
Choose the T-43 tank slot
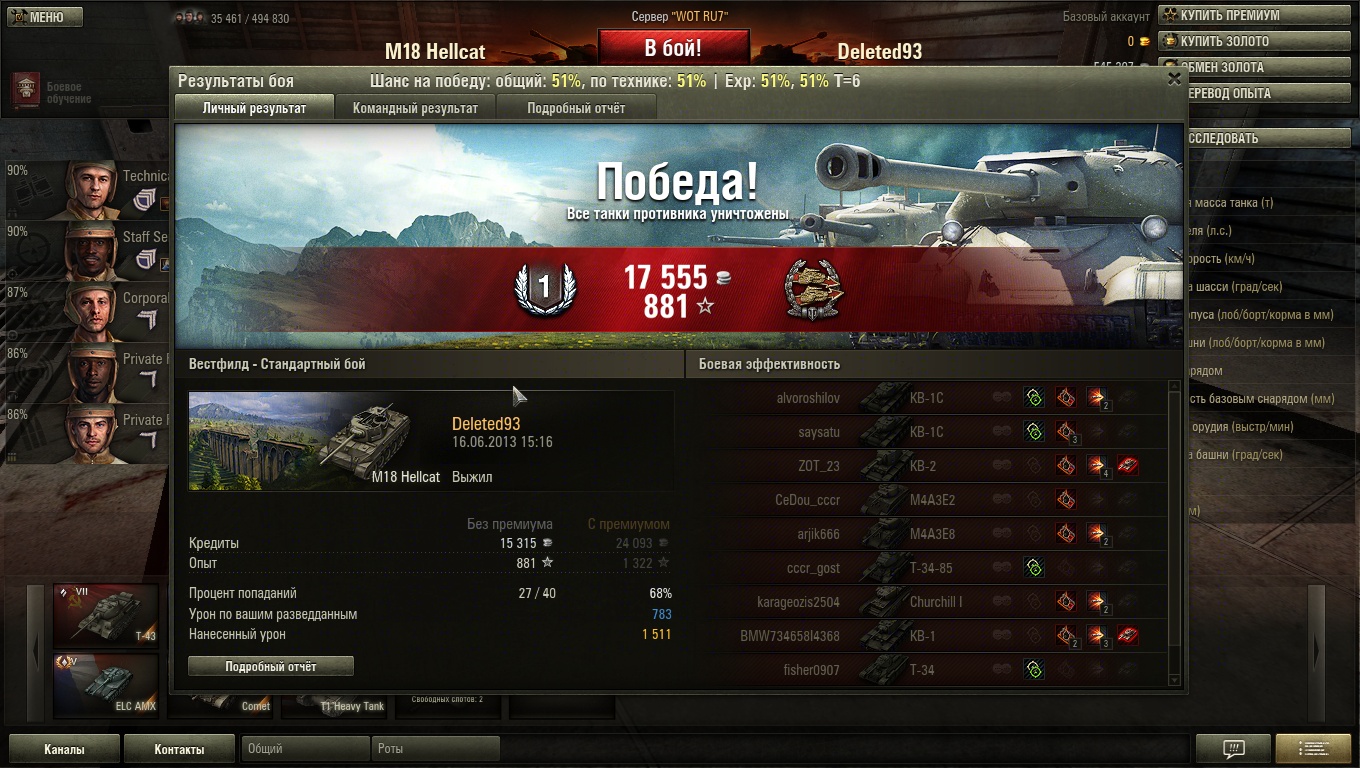(106, 615)
